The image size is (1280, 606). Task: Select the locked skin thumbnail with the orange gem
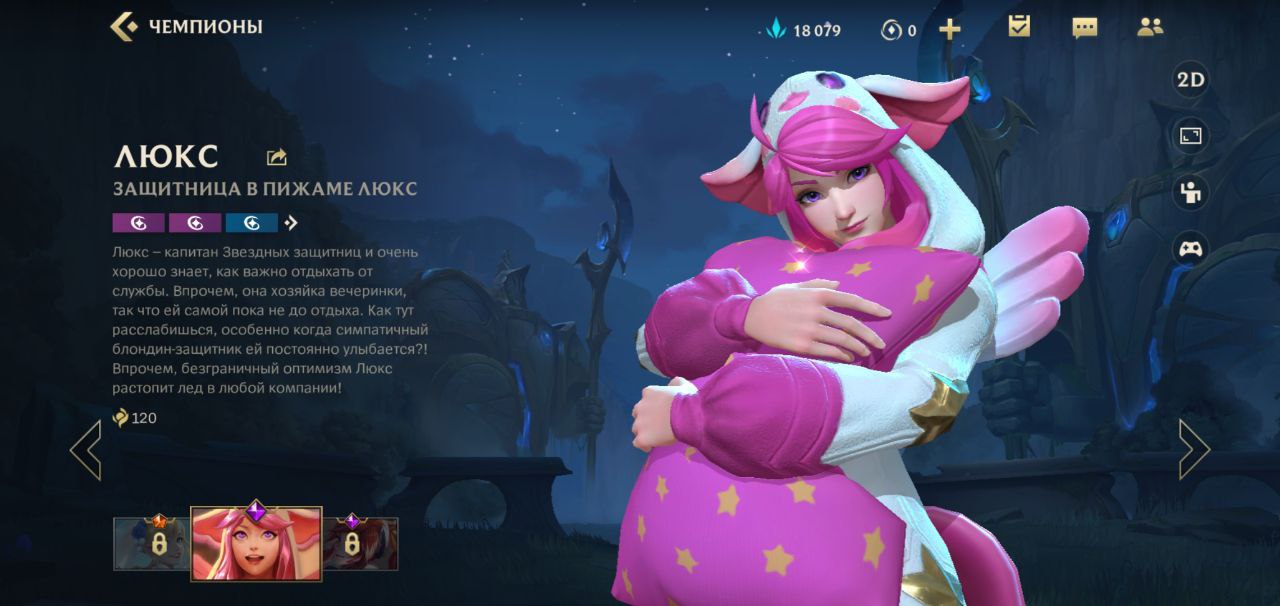(151, 543)
